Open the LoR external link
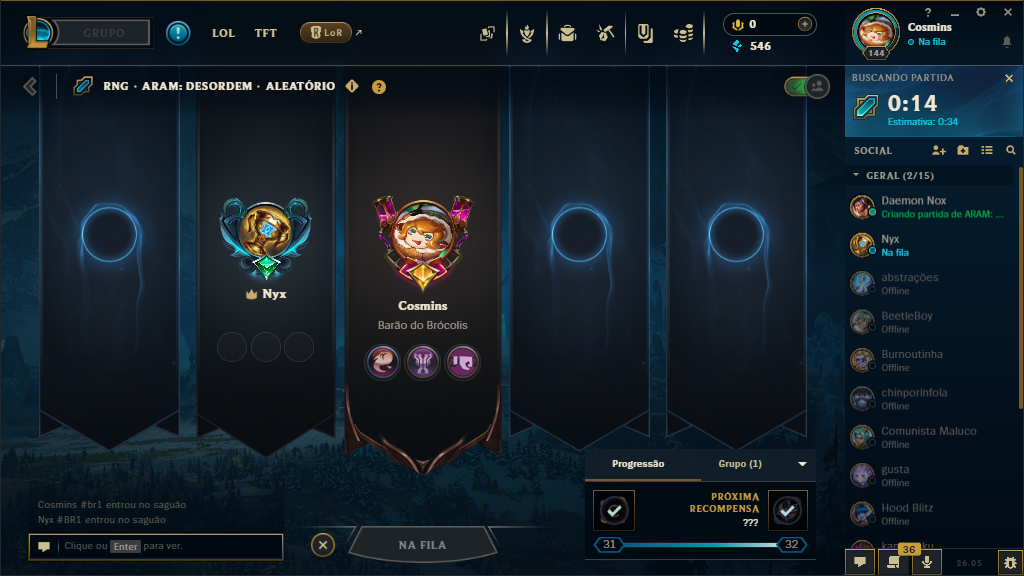 [330, 33]
